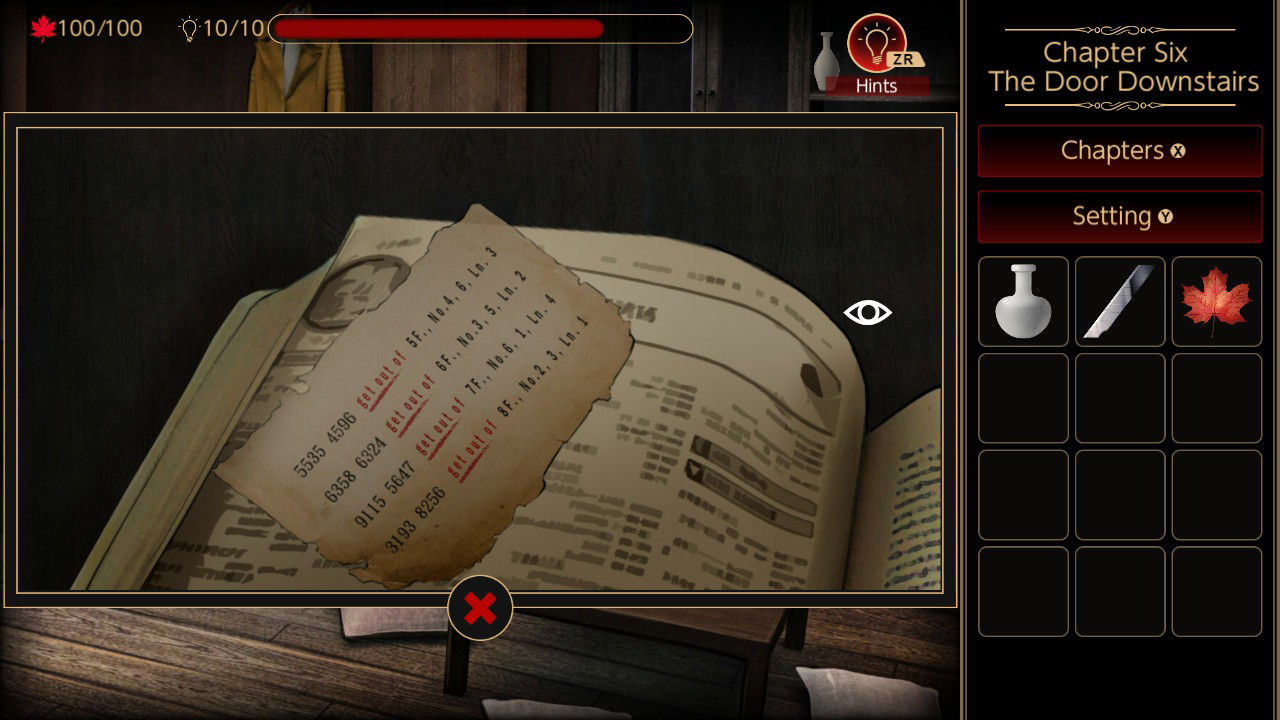The height and width of the screenshot is (720, 1280).
Task: Toggle the eye icon to inspect the note
Action: (x=866, y=312)
